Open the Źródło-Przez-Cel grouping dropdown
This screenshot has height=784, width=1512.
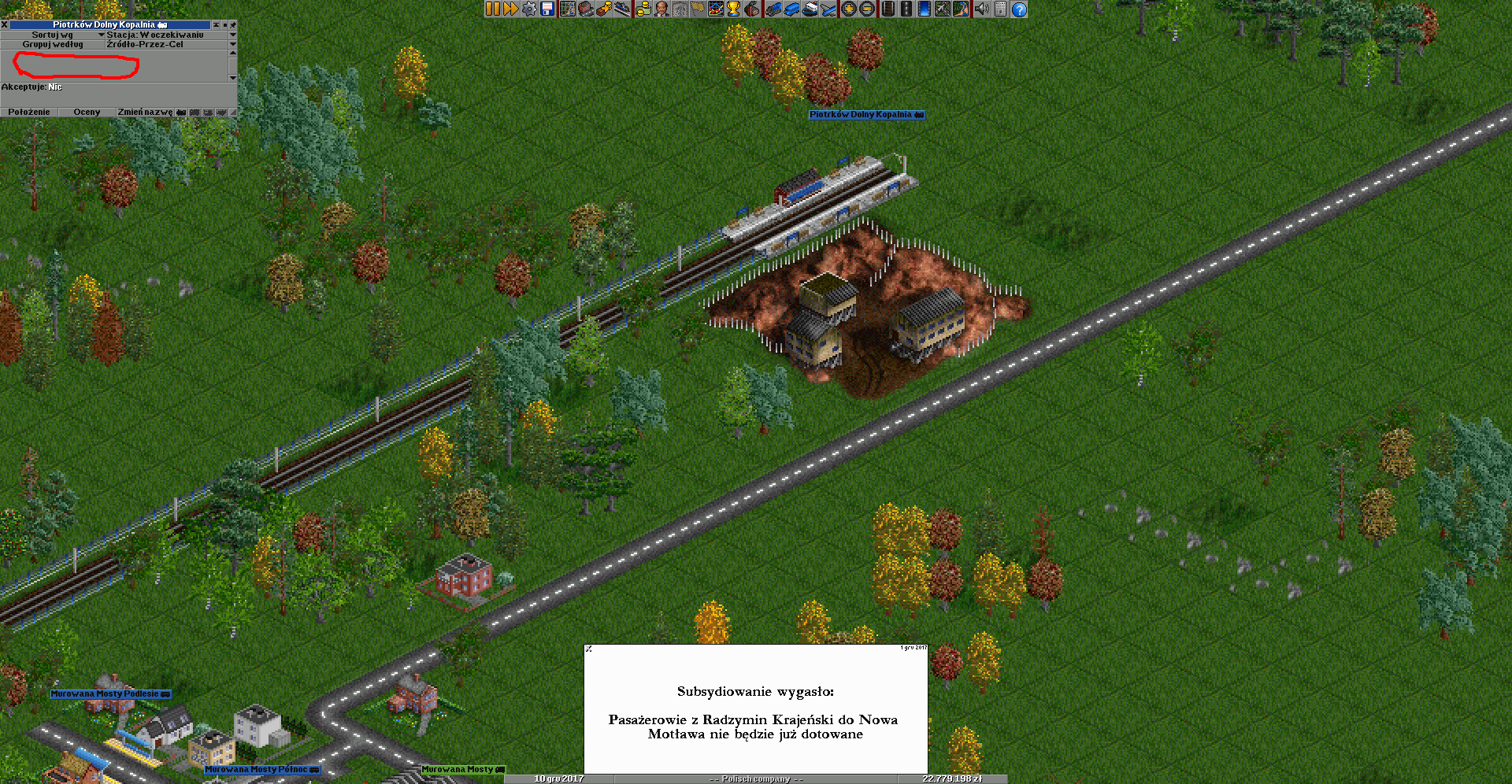click(232, 44)
